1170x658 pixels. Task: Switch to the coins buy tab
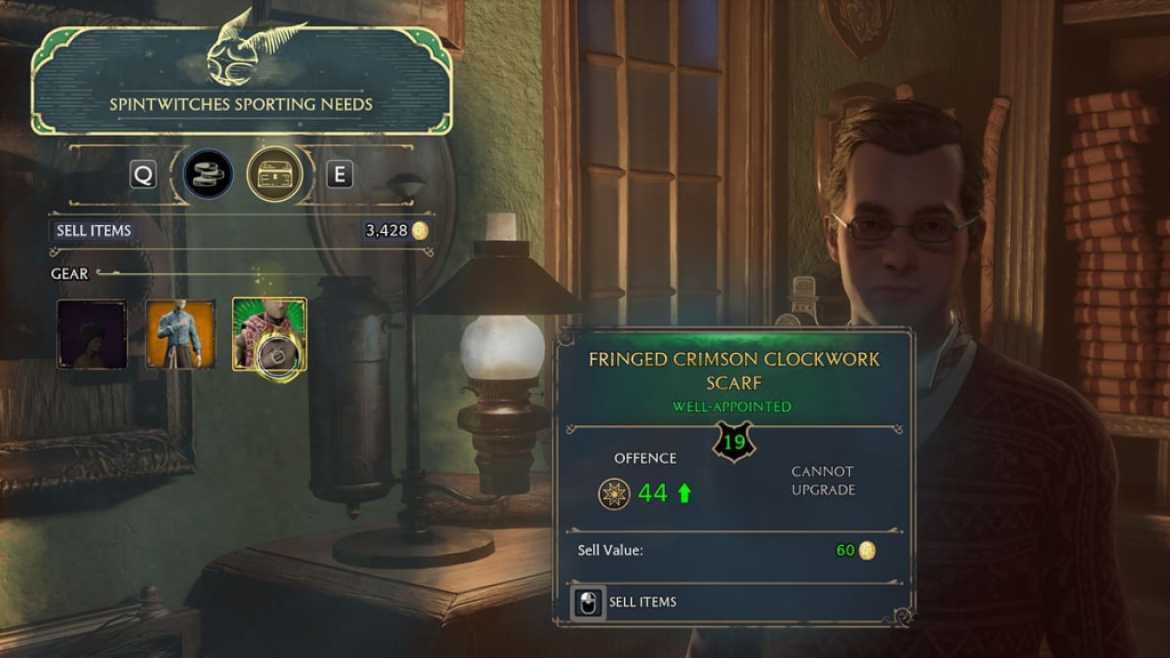(x=208, y=175)
